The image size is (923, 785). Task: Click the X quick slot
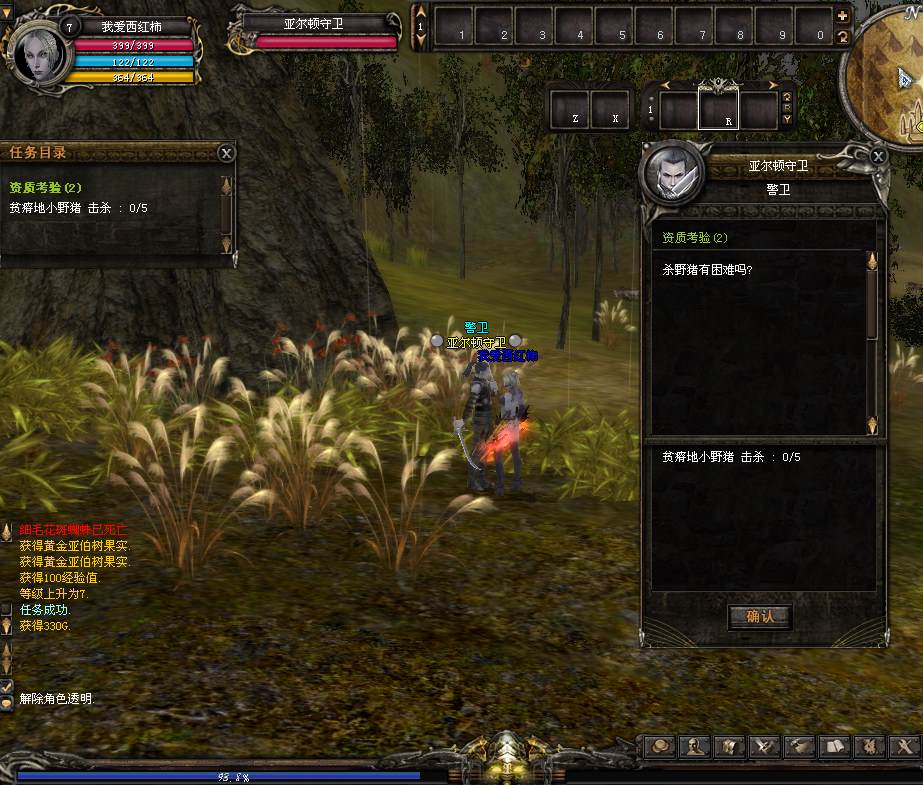tap(610, 110)
